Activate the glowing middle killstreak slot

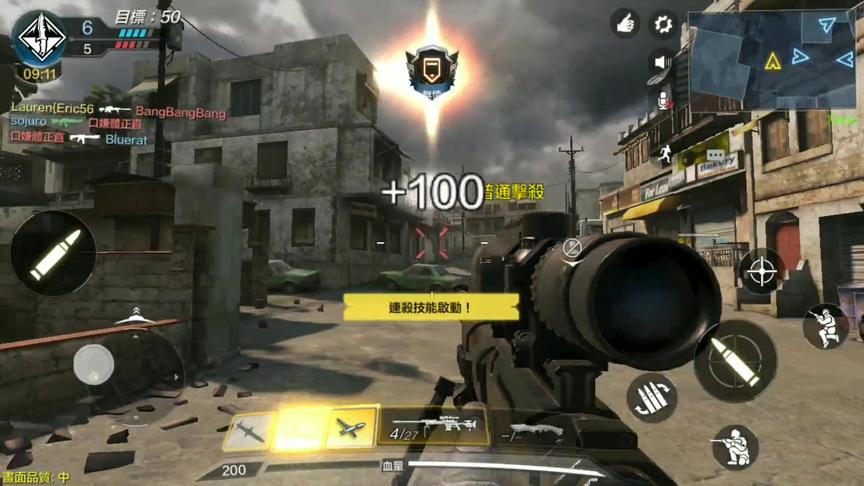(300, 428)
